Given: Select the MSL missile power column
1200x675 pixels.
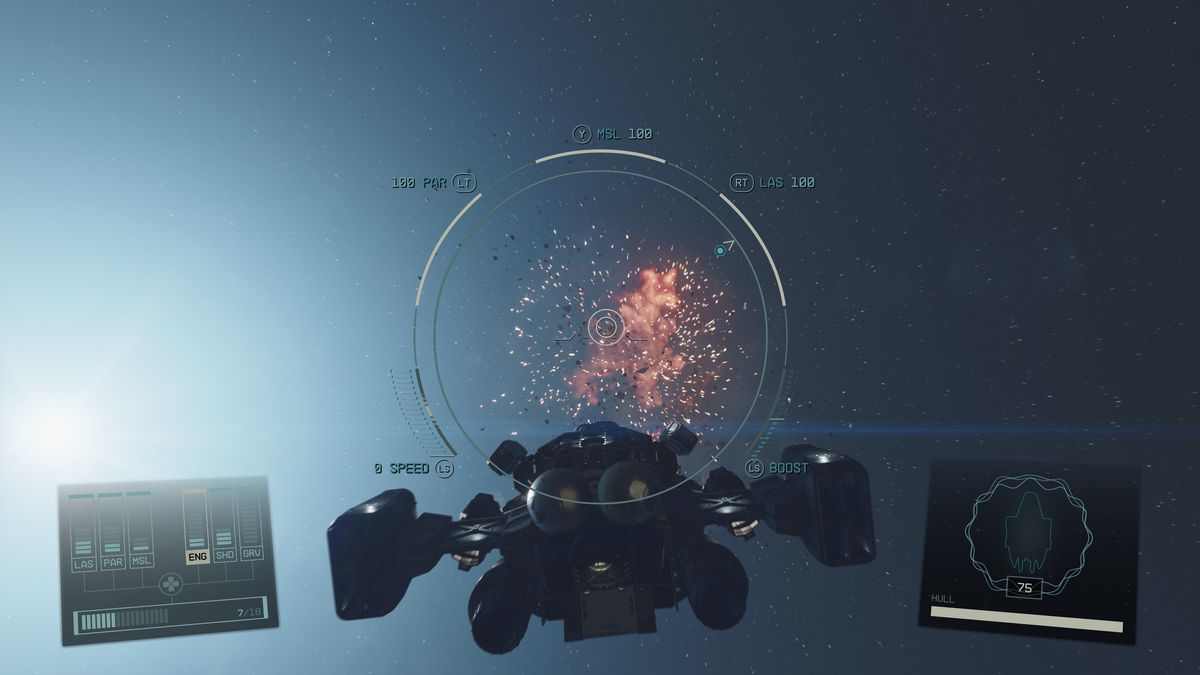Looking at the screenshot, I should pyautogui.click(x=140, y=528).
